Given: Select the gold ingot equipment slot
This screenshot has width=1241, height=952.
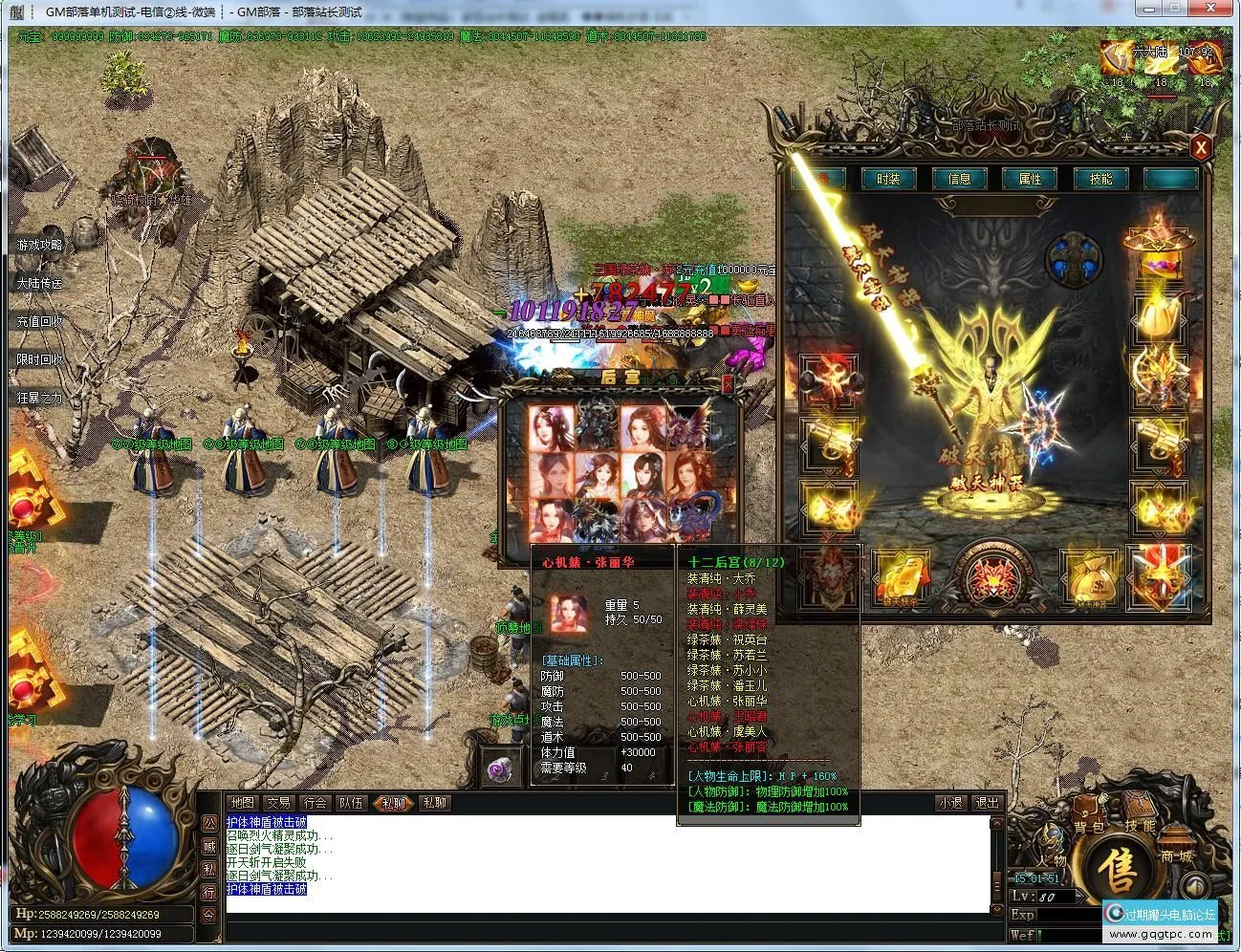Looking at the screenshot, I should tap(900, 578).
